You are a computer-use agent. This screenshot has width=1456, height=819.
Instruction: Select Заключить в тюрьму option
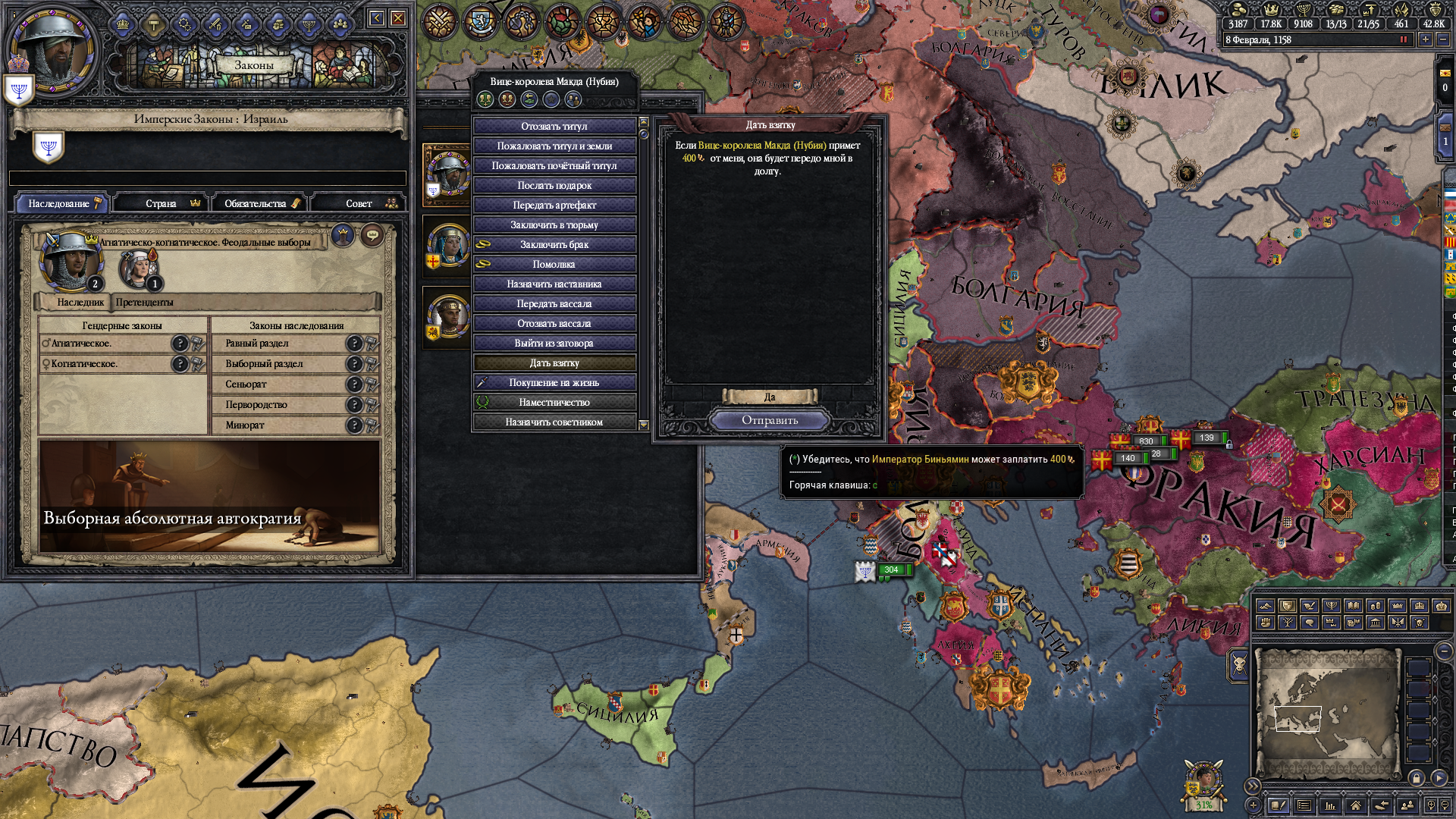point(554,224)
